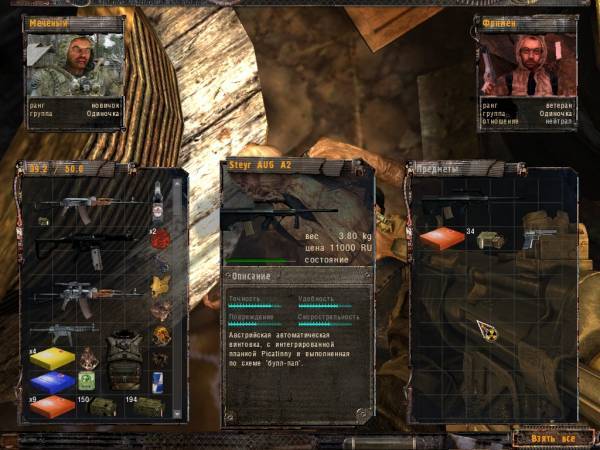Select the ammo box with count 150
This screenshot has width=600, height=450.
101,406
